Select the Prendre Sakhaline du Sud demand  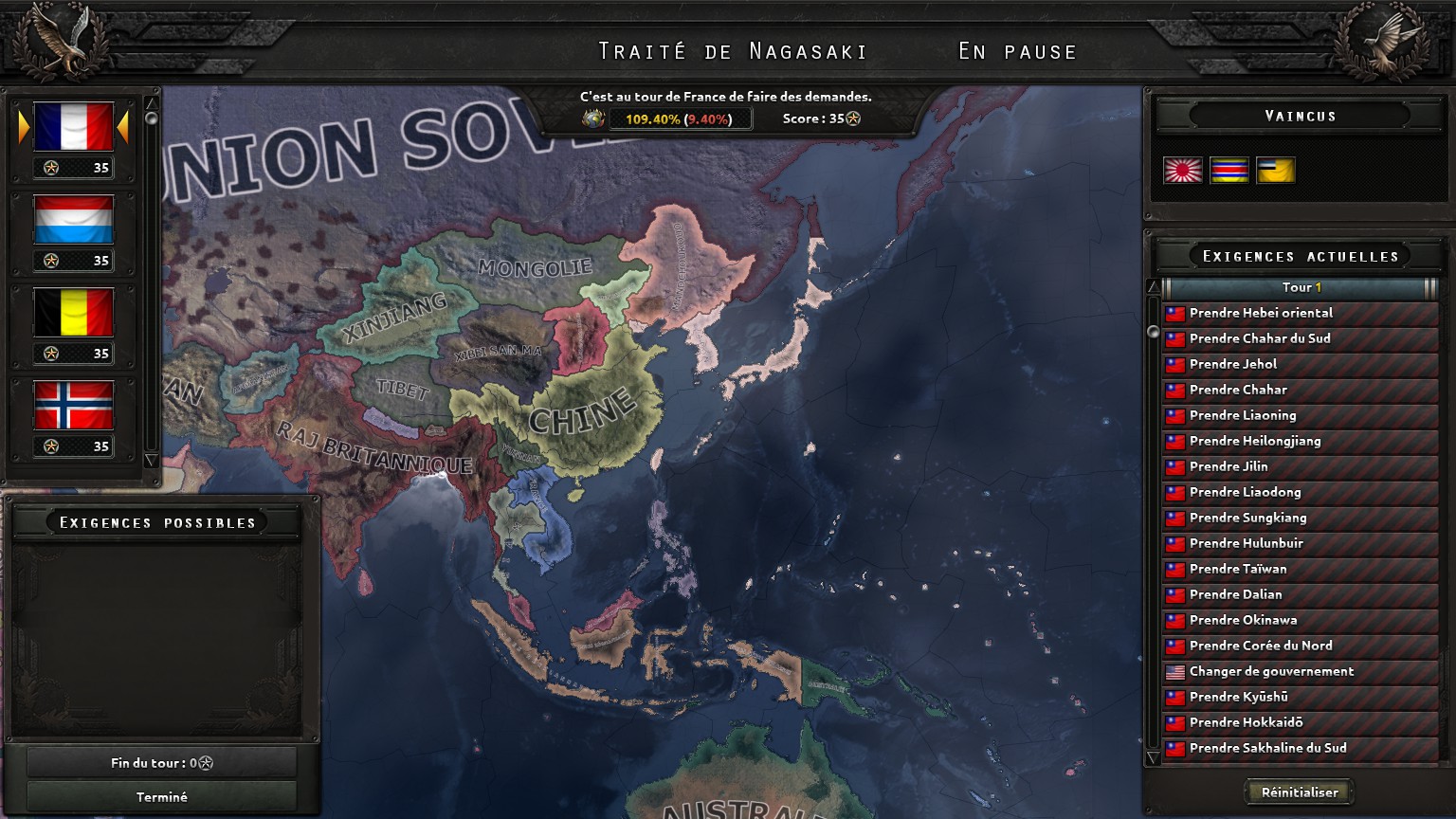pyautogui.click(x=1300, y=748)
